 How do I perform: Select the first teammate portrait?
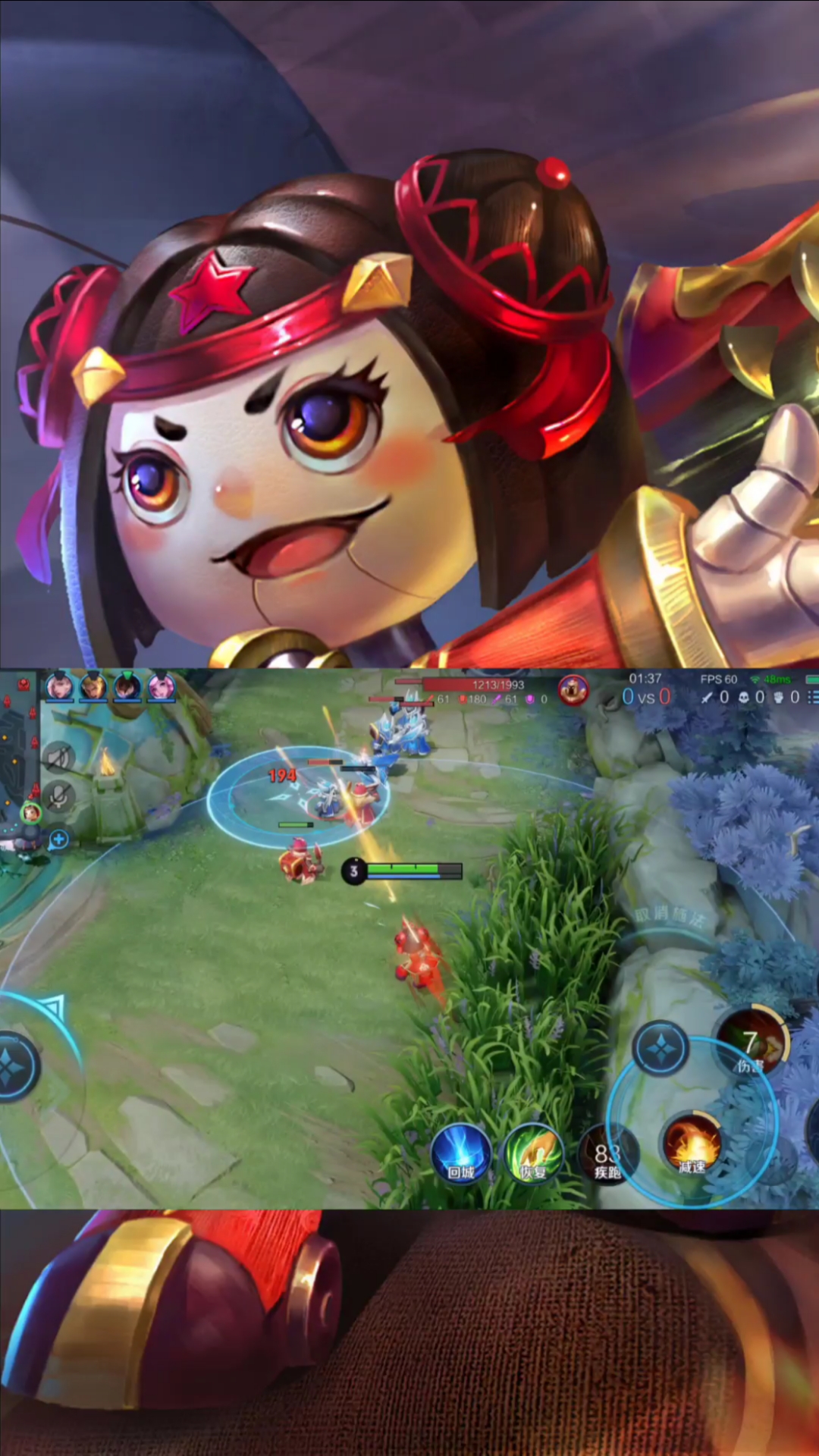tap(59, 686)
